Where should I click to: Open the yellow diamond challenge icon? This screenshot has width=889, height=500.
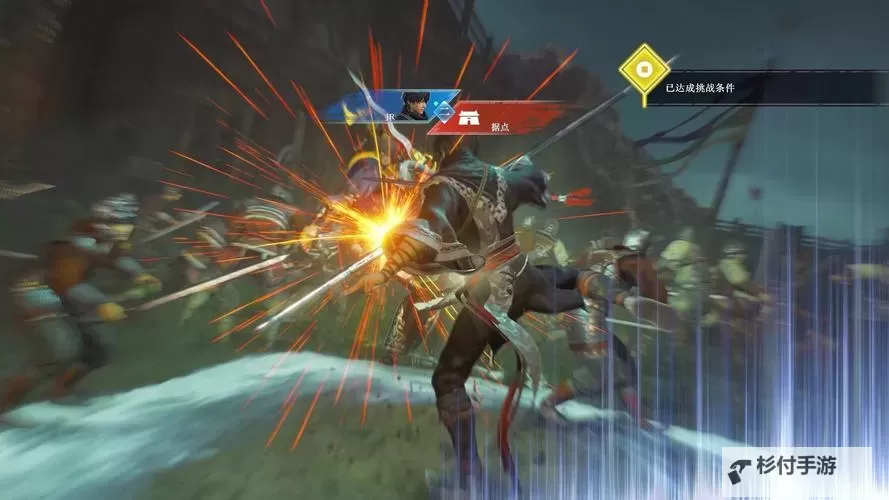tap(643, 70)
